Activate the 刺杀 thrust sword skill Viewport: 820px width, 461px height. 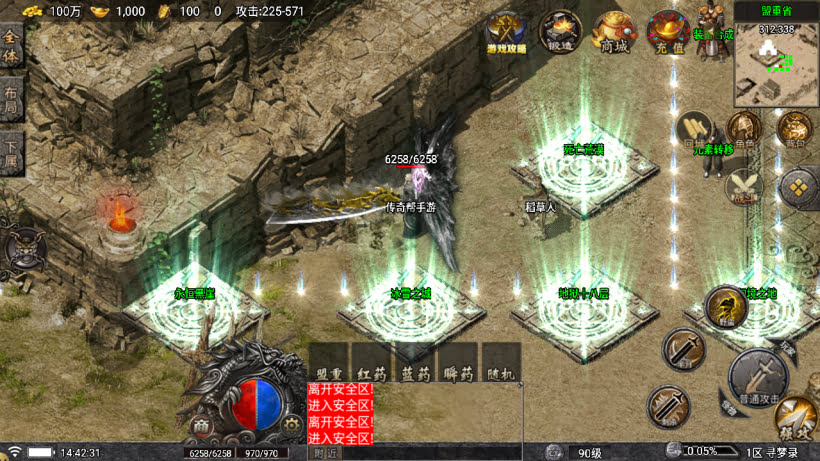(667, 404)
